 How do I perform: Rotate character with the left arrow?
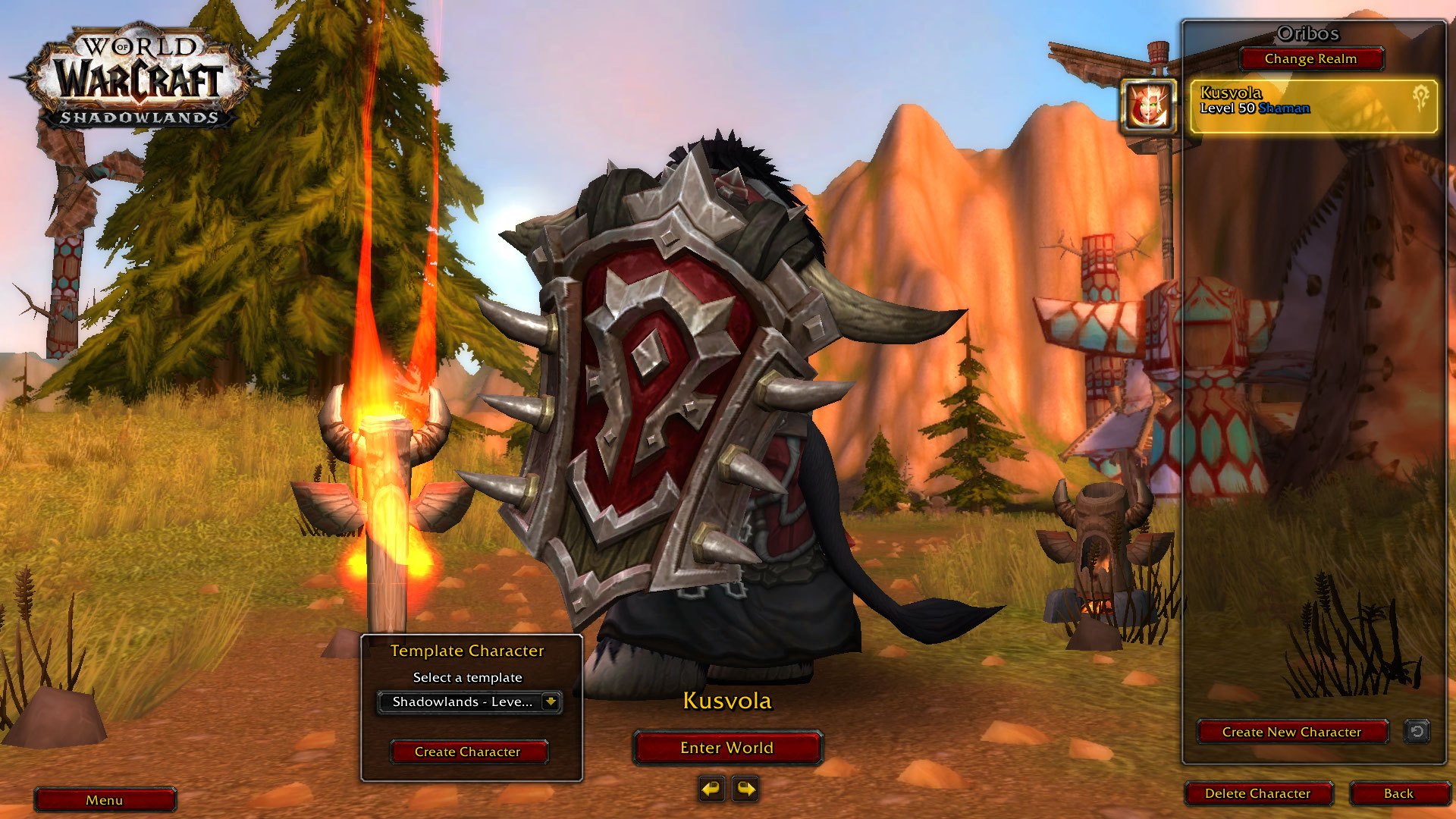coord(711,789)
